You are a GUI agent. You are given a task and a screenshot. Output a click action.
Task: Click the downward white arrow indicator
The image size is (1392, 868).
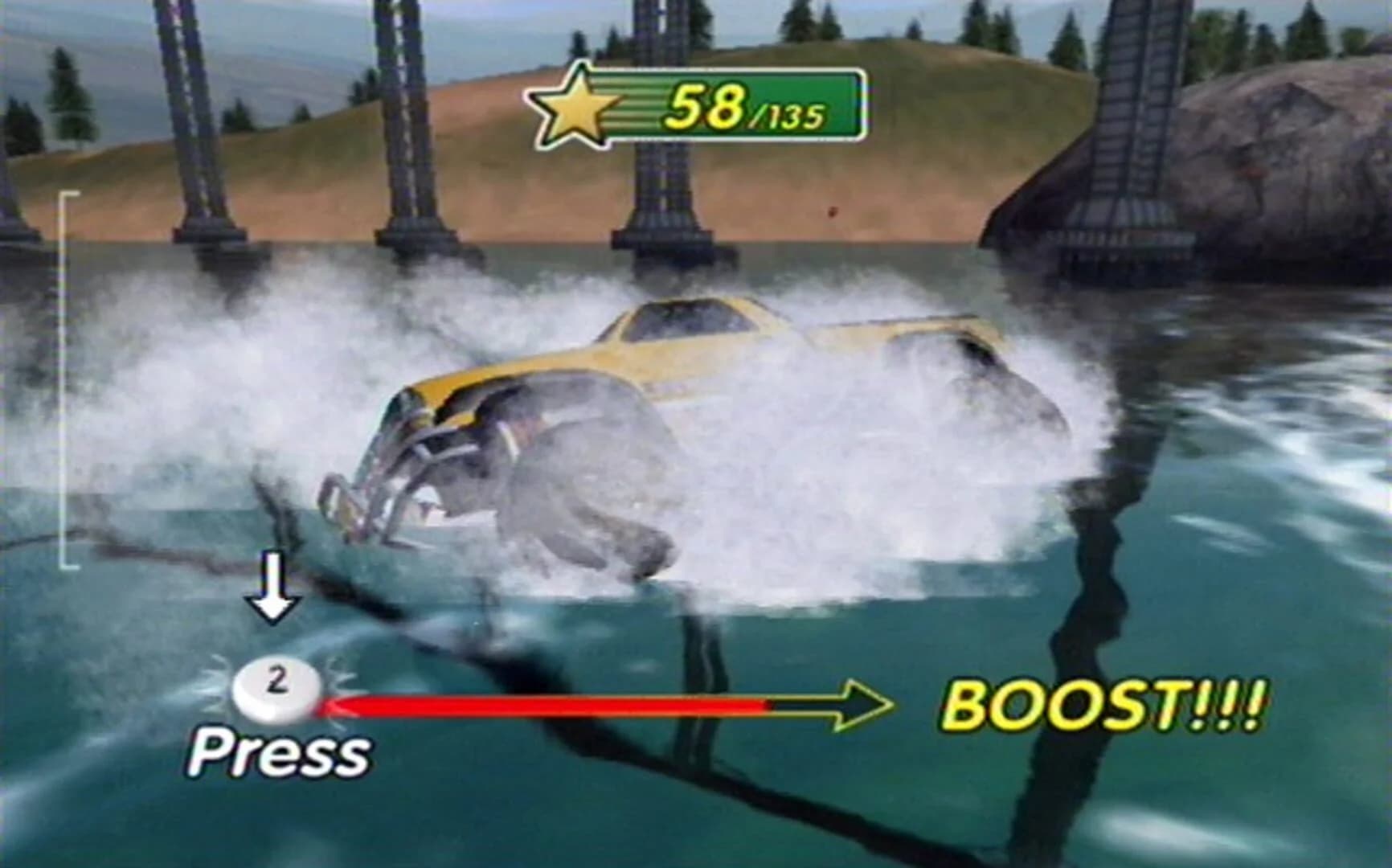click(274, 587)
